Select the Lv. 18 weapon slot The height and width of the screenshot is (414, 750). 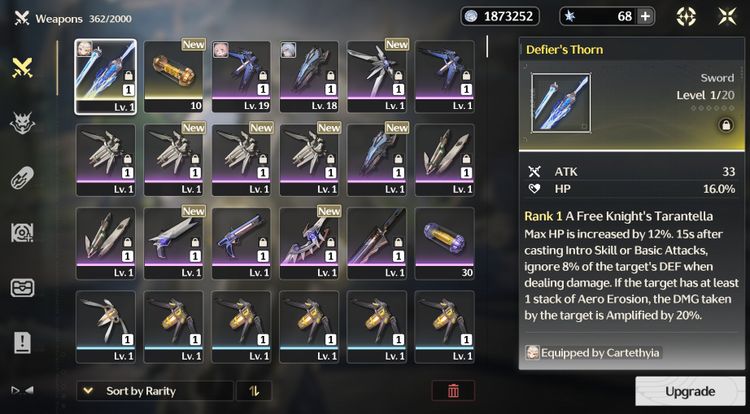[308, 77]
